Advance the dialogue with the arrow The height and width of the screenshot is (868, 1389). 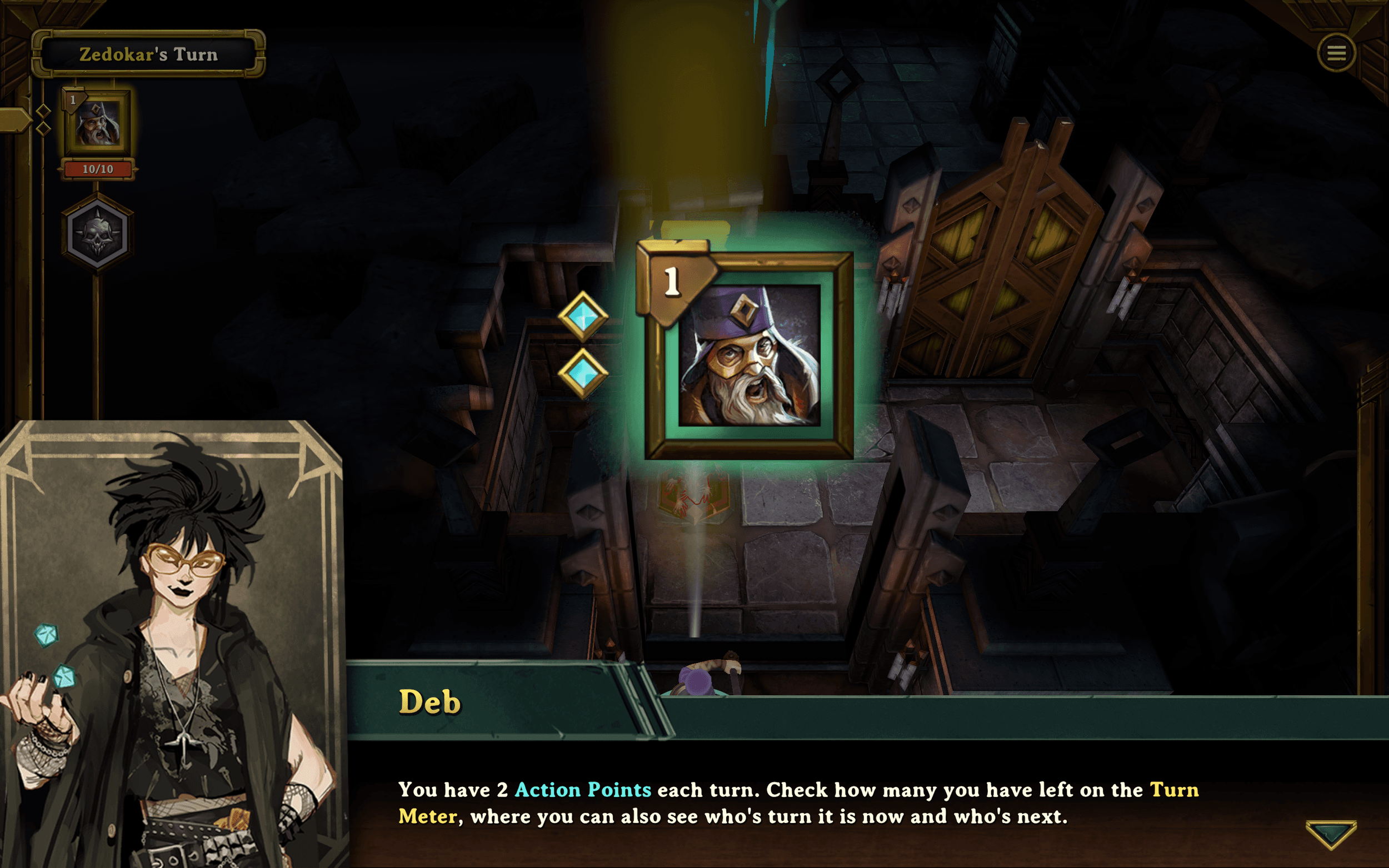coord(1331,834)
